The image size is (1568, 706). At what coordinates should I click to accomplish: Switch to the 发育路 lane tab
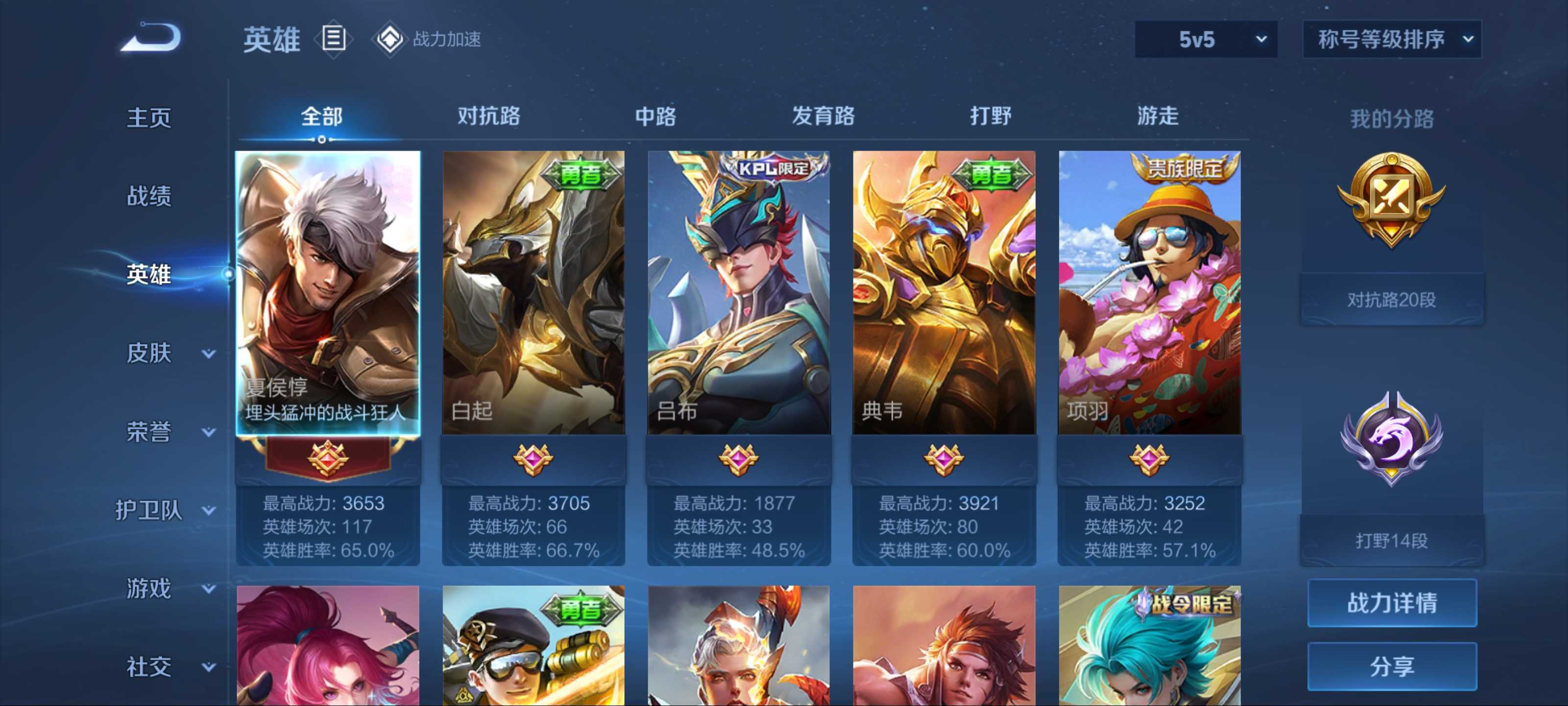coord(823,116)
